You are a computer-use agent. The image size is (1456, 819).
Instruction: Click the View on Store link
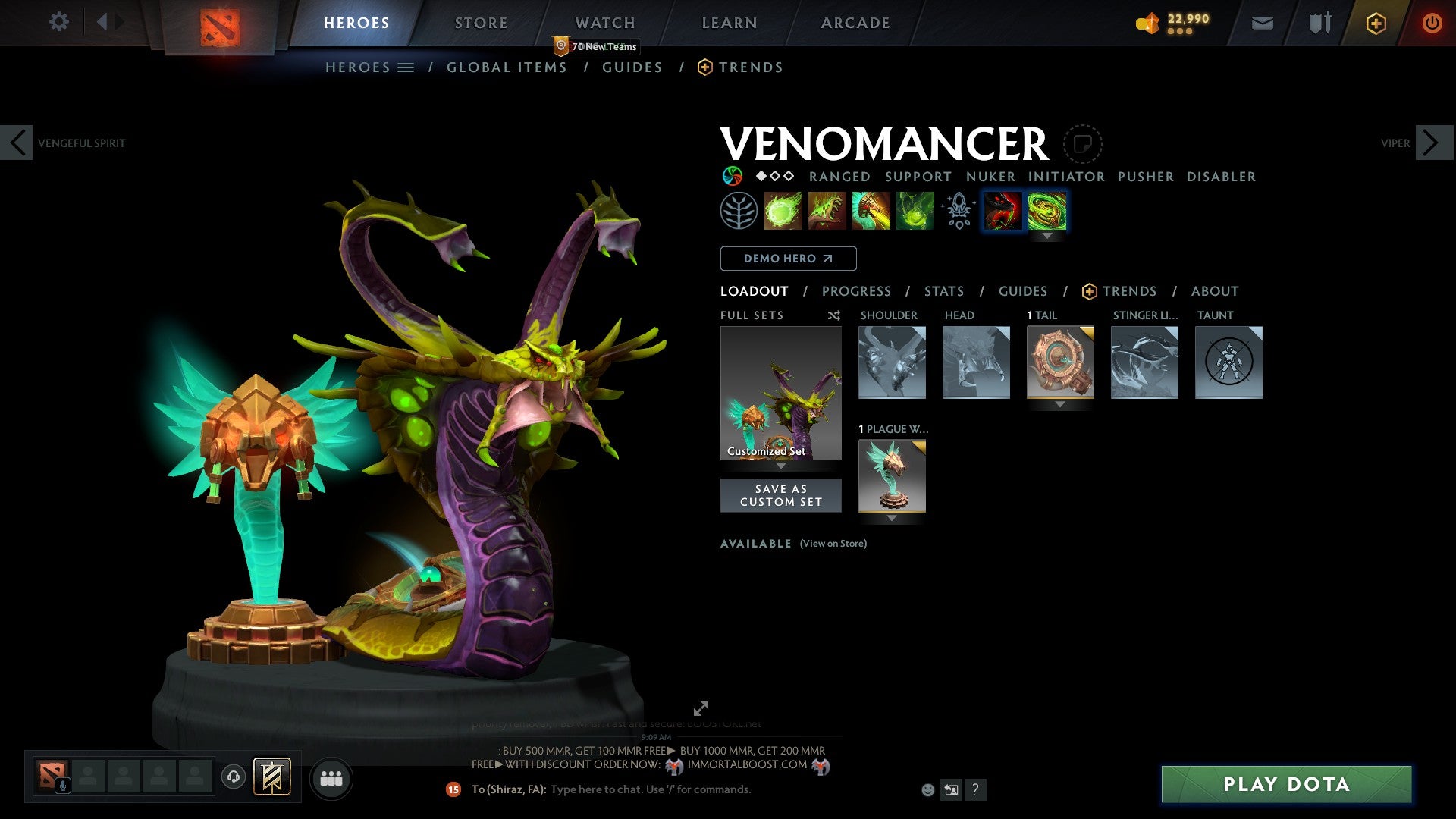click(x=833, y=544)
